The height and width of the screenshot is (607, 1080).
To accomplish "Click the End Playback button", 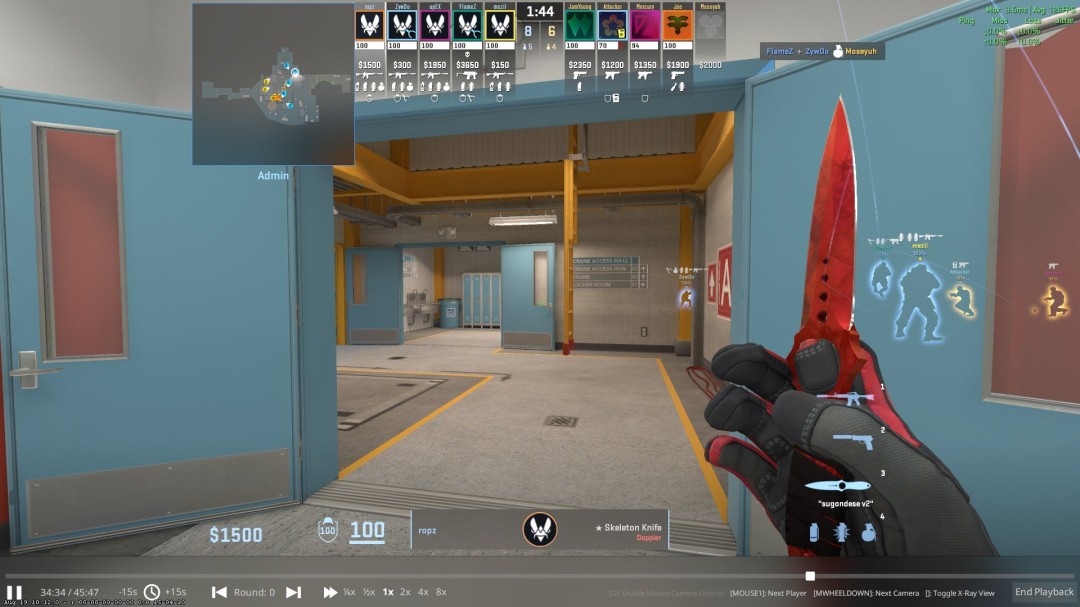I will (1044, 592).
